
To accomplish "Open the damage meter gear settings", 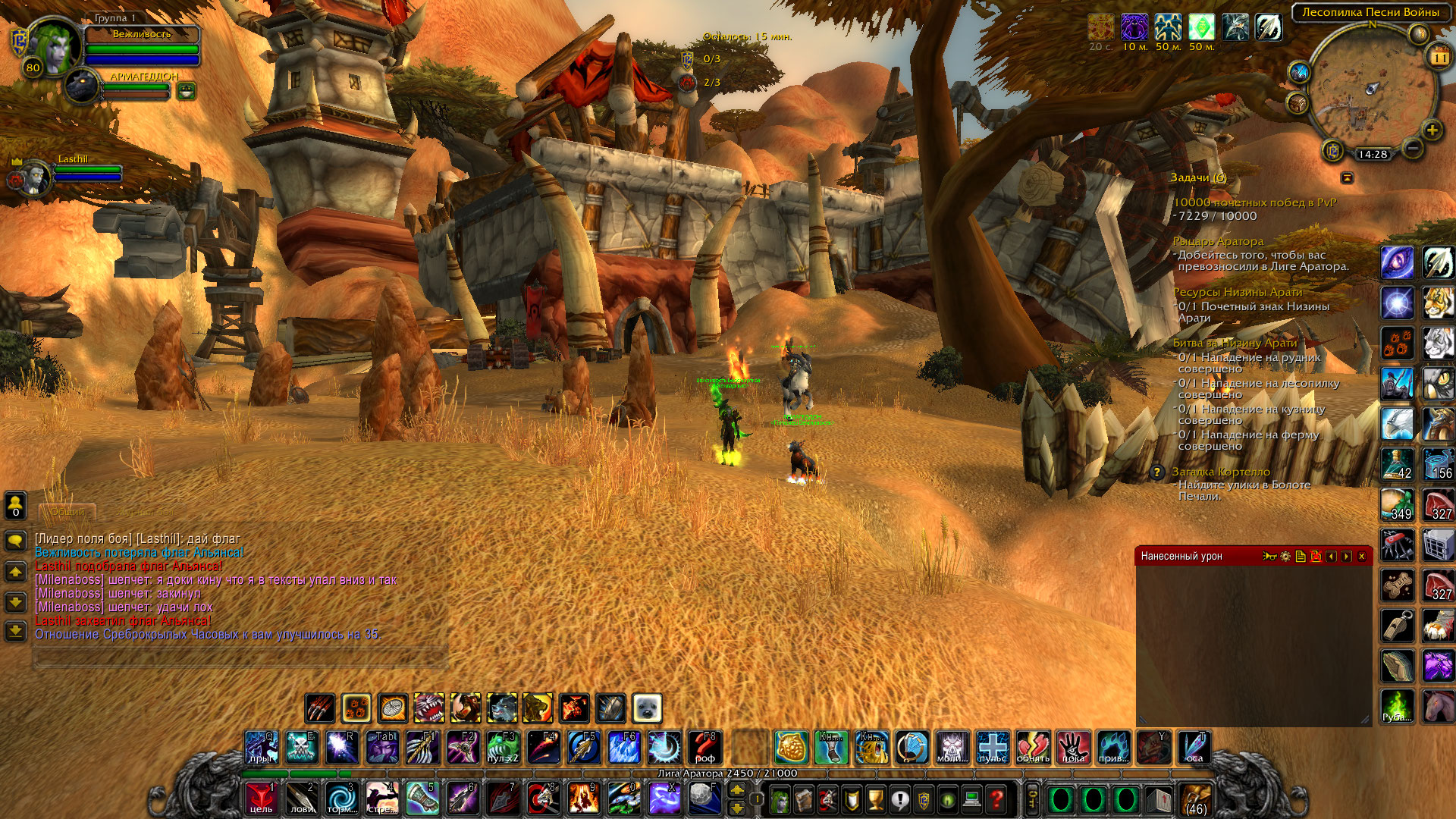I will [x=1285, y=557].
